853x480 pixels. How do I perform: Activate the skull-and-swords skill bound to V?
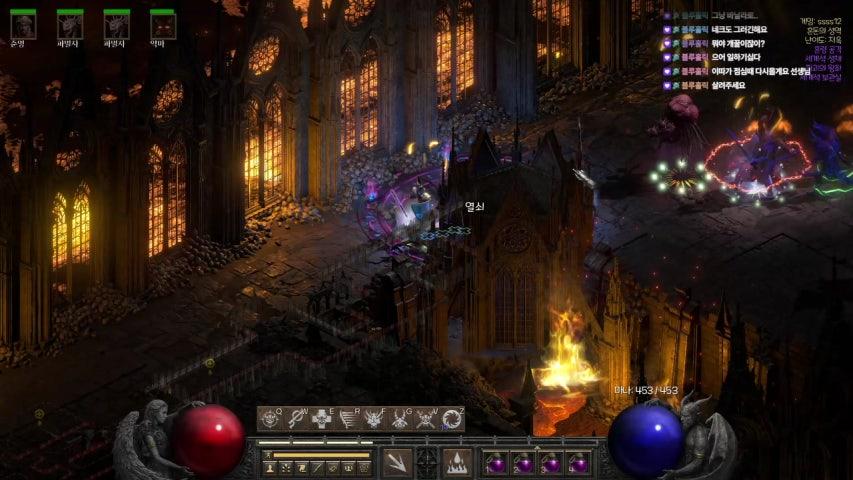tap(427, 419)
